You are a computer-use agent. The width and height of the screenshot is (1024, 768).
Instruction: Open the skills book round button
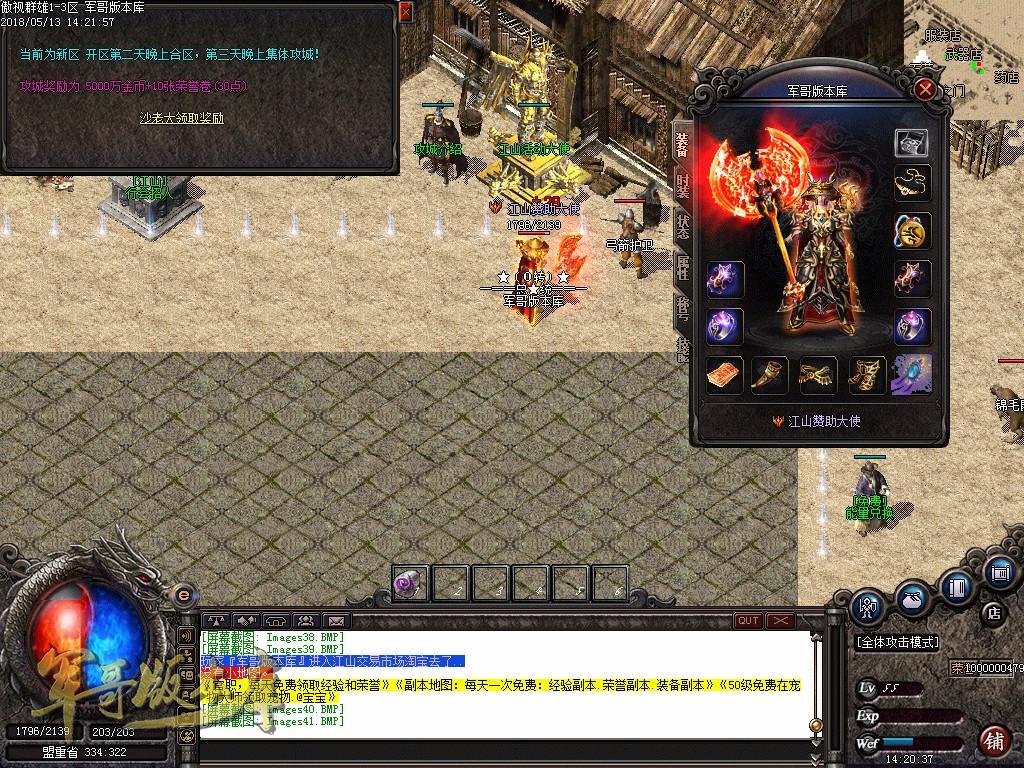[958, 587]
